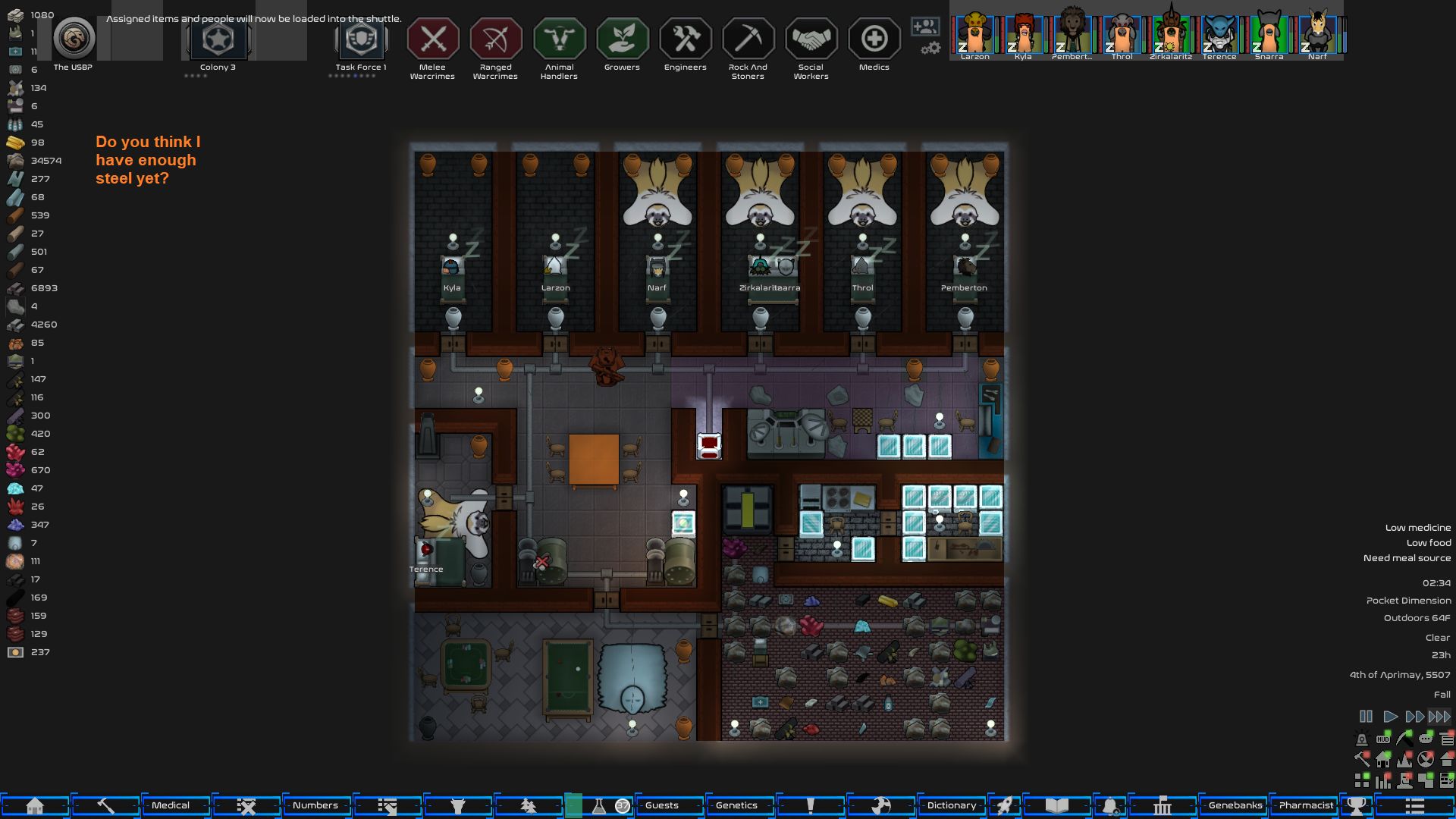Select the Medics group icon
This screenshot has width=1456, height=819.
pos(874,38)
